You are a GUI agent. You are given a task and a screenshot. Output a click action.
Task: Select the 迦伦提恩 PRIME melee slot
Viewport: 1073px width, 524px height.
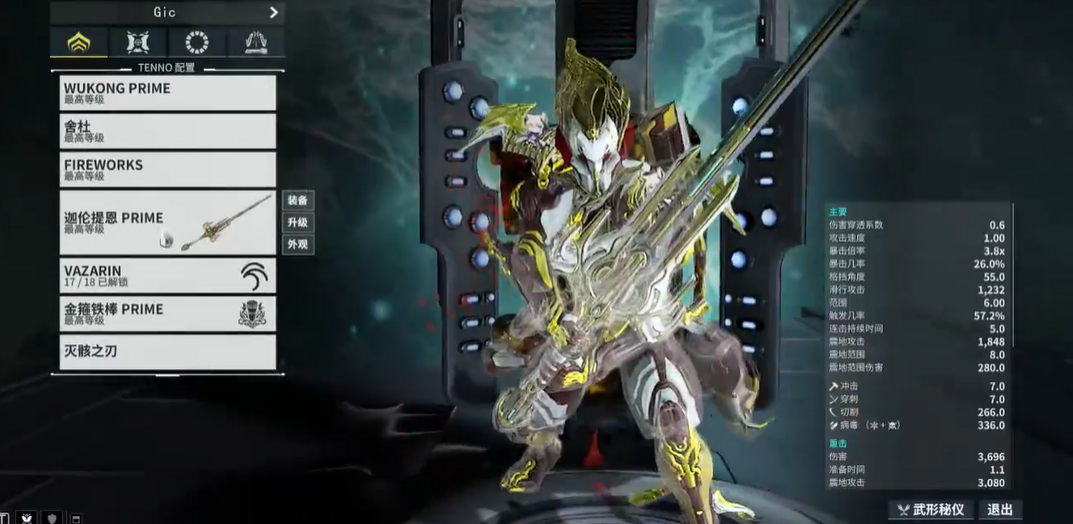167,222
